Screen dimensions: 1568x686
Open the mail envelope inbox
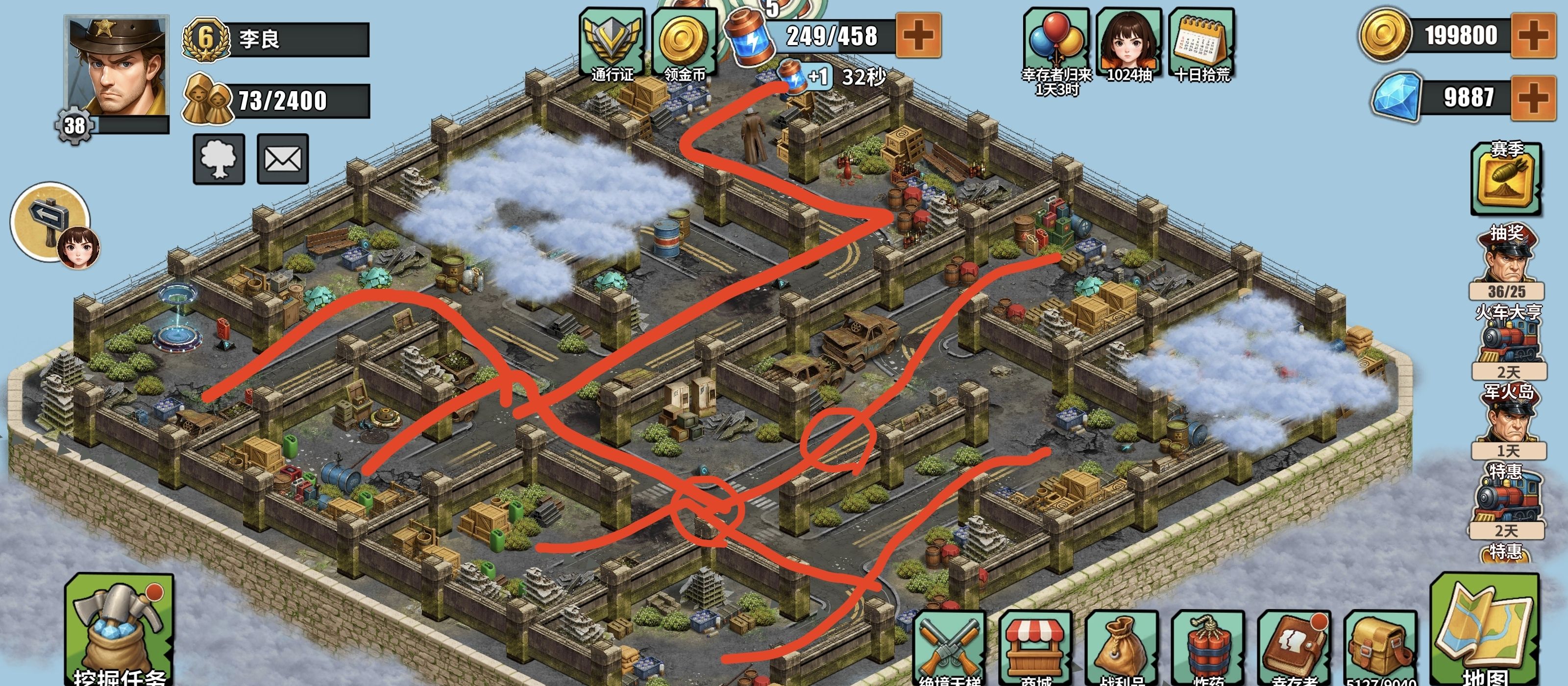point(282,159)
